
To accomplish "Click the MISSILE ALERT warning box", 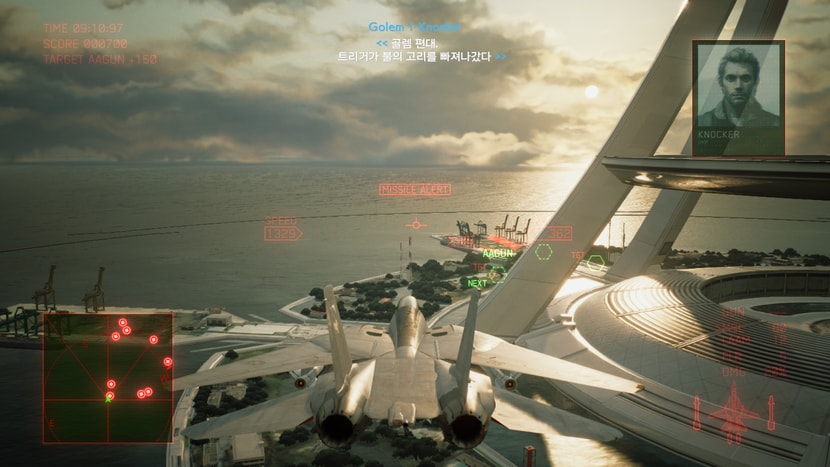I will click(414, 189).
